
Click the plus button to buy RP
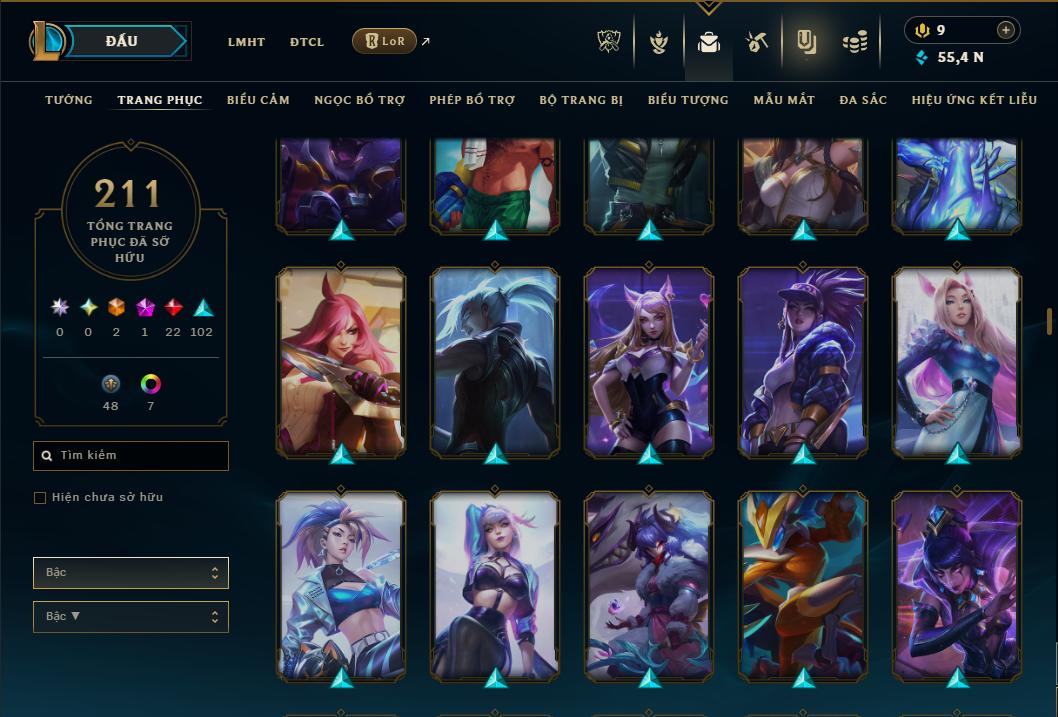tap(1005, 30)
